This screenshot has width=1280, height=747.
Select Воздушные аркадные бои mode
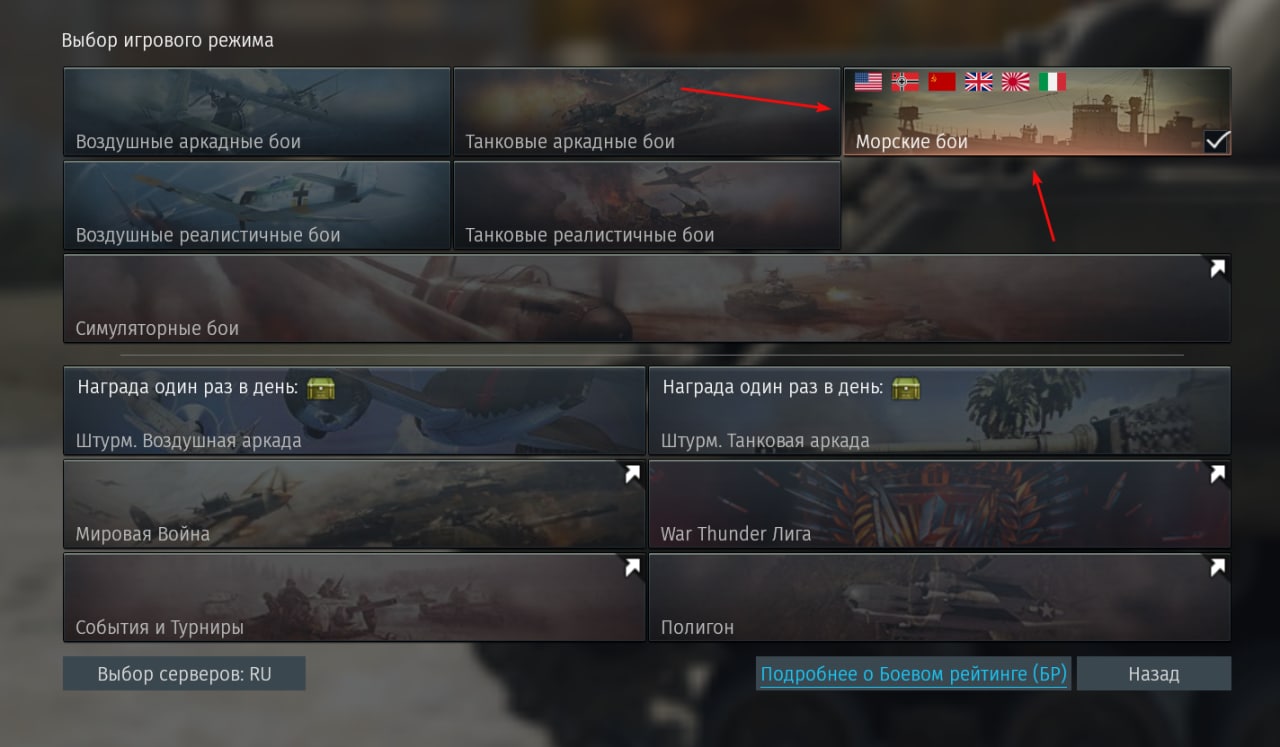click(256, 112)
